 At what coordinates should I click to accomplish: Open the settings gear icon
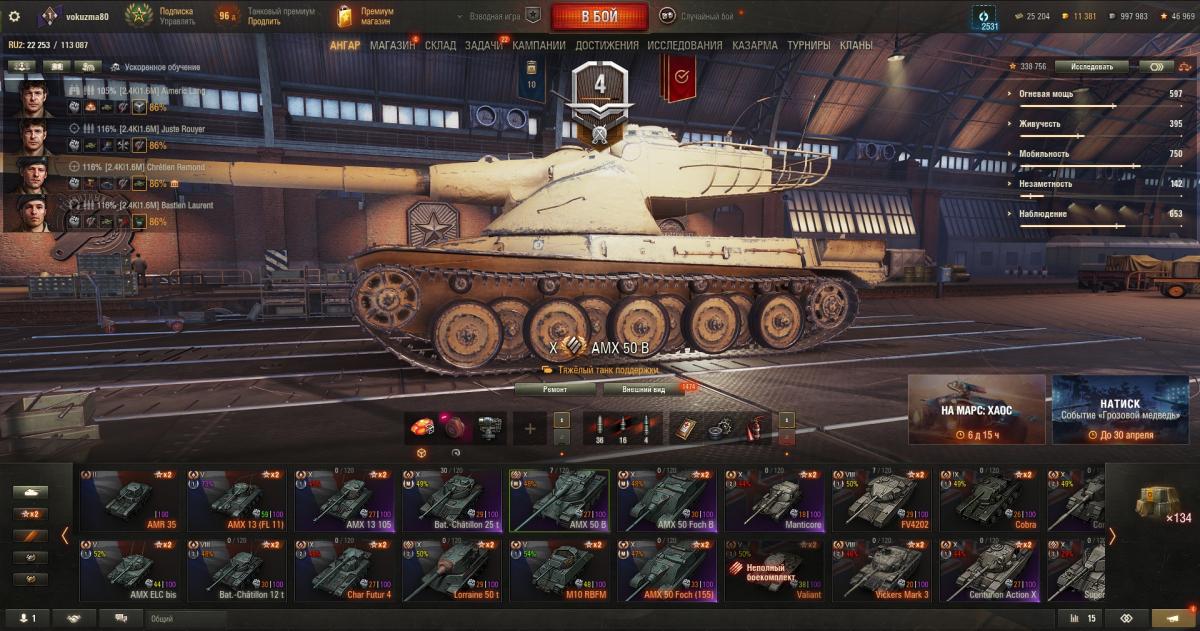[14, 16]
